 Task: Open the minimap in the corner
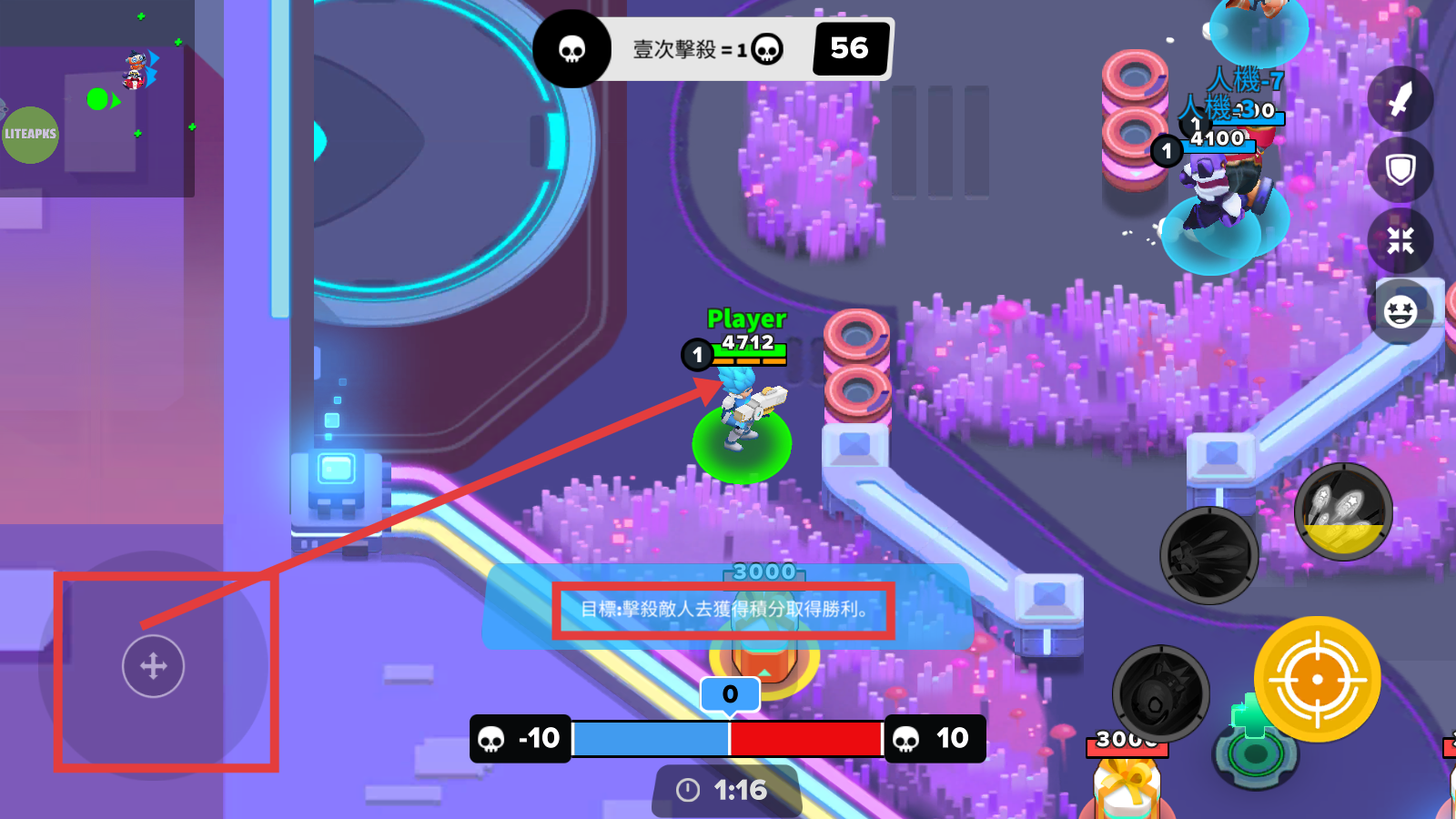tap(97, 98)
